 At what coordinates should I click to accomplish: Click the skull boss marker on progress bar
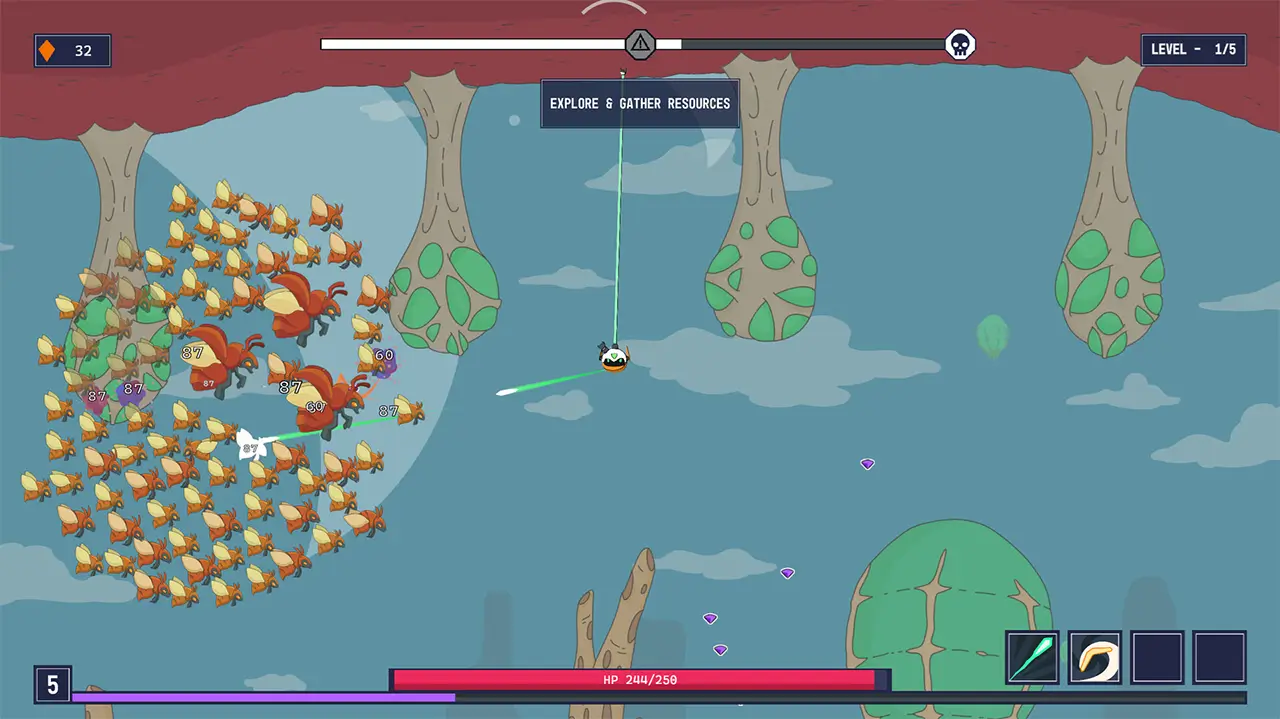[x=960, y=45]
